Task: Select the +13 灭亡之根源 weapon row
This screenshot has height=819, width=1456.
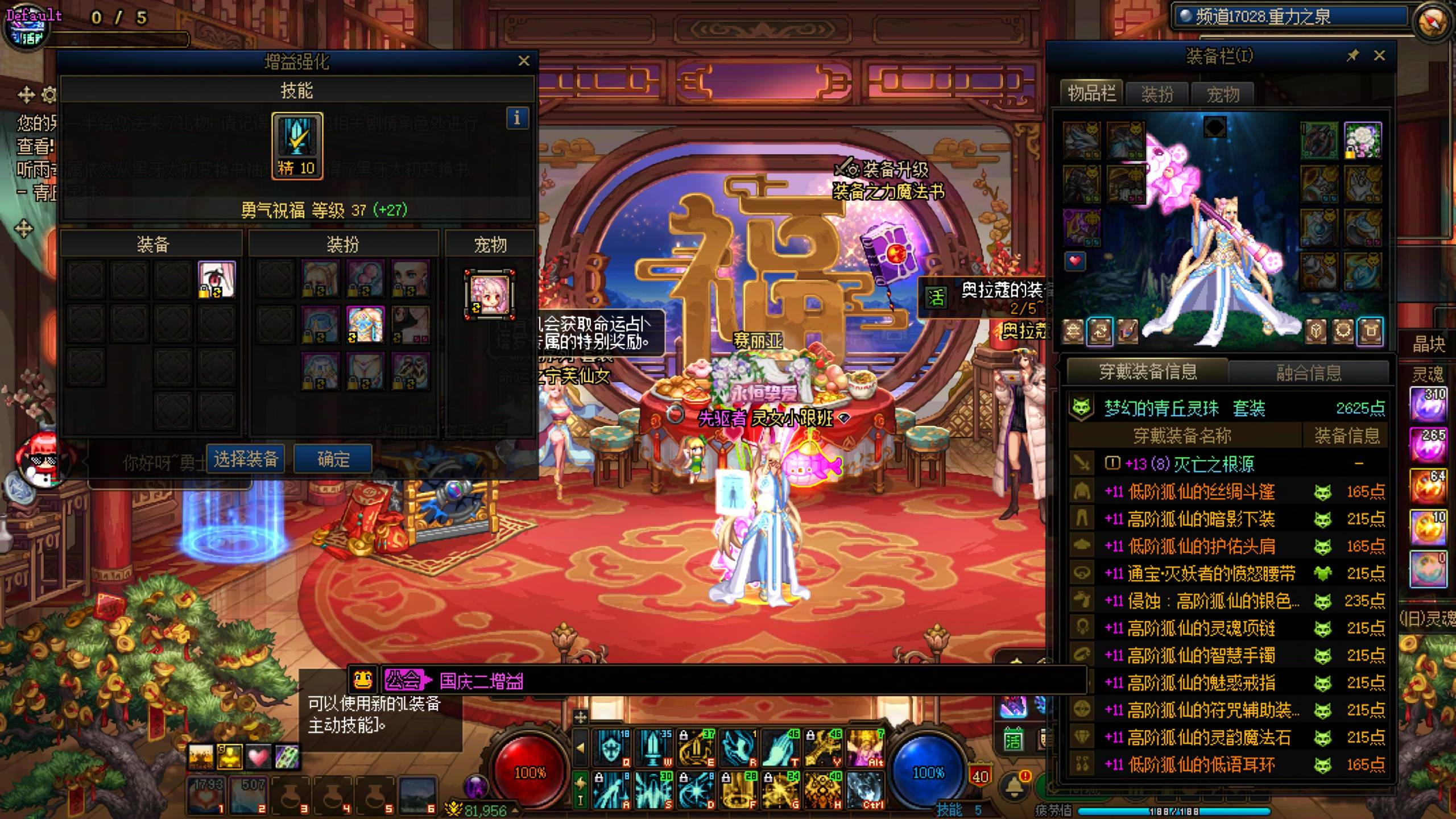Action: [x=1190, y=464]
